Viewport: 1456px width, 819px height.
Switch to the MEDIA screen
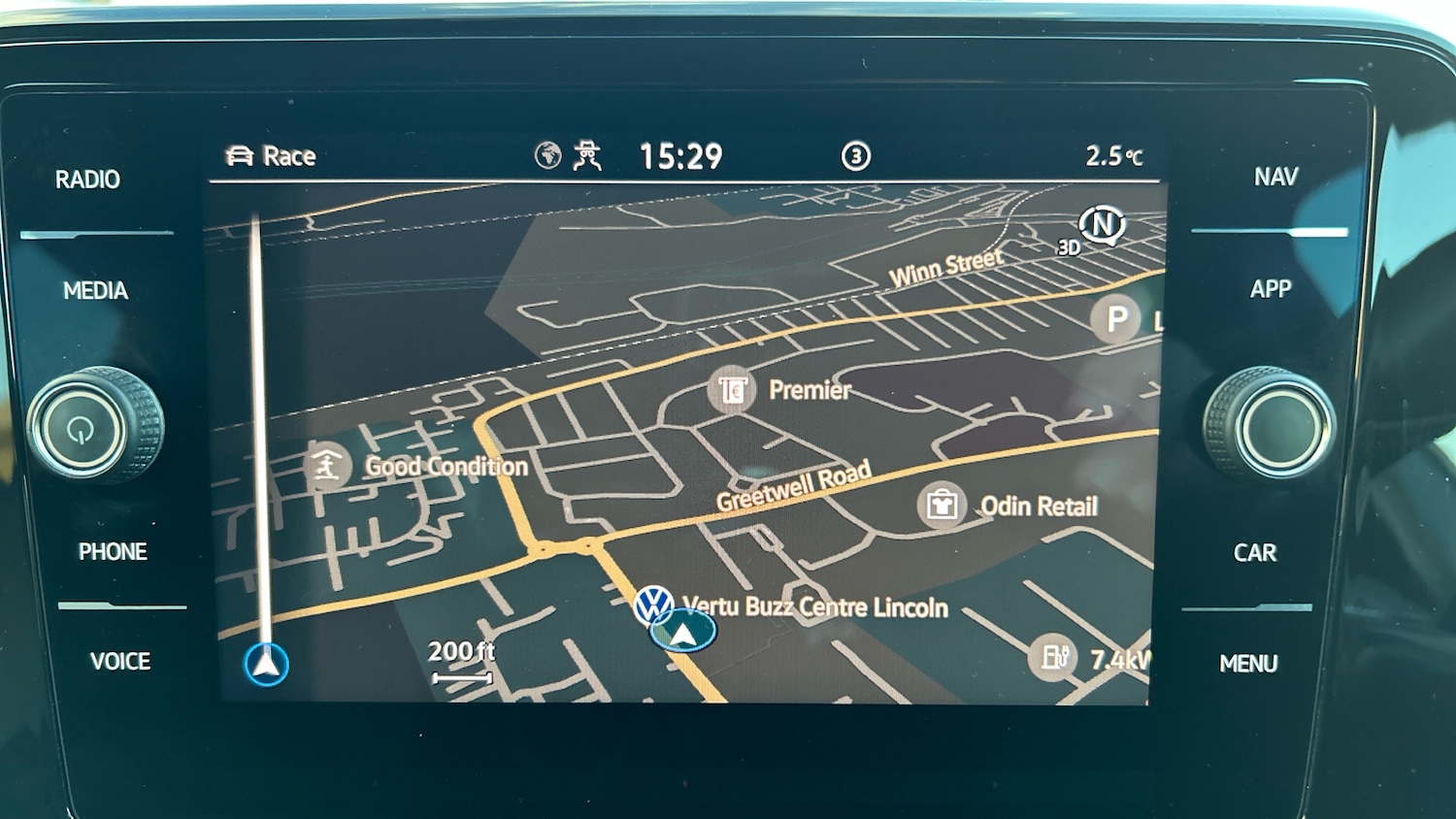pos(95,290)
